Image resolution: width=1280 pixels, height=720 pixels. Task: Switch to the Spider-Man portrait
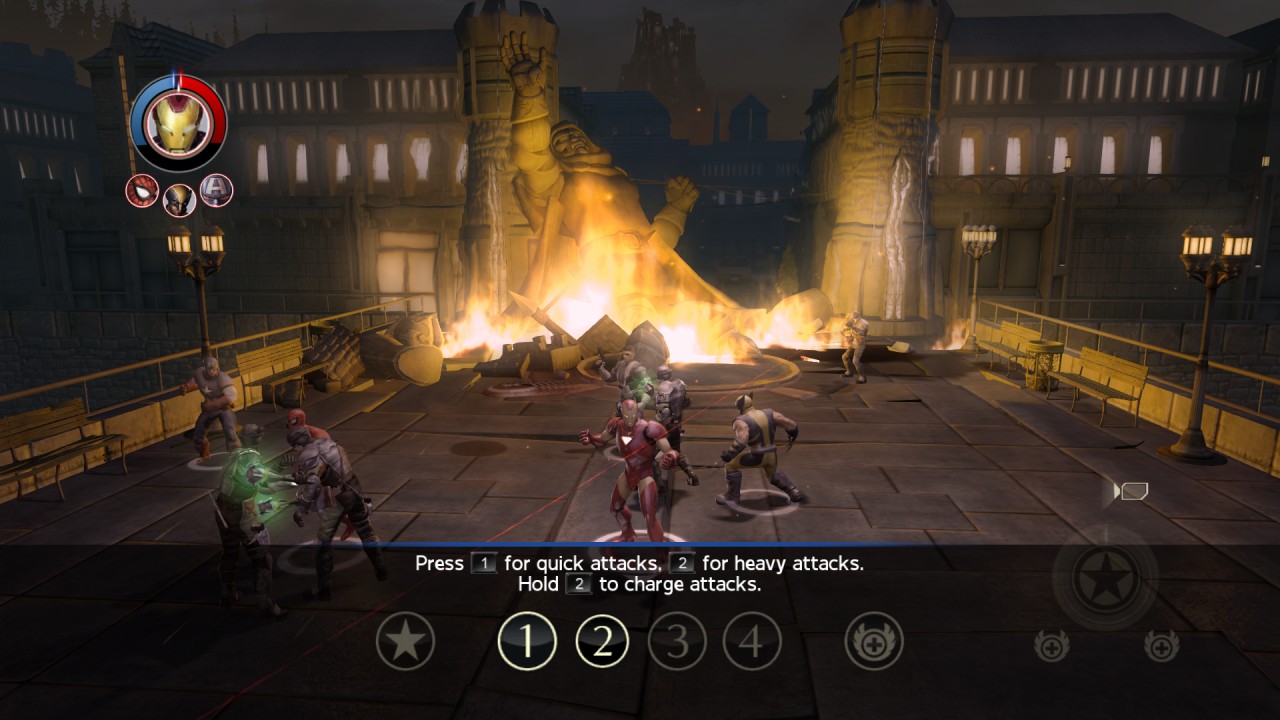click(x=142, y=190)
